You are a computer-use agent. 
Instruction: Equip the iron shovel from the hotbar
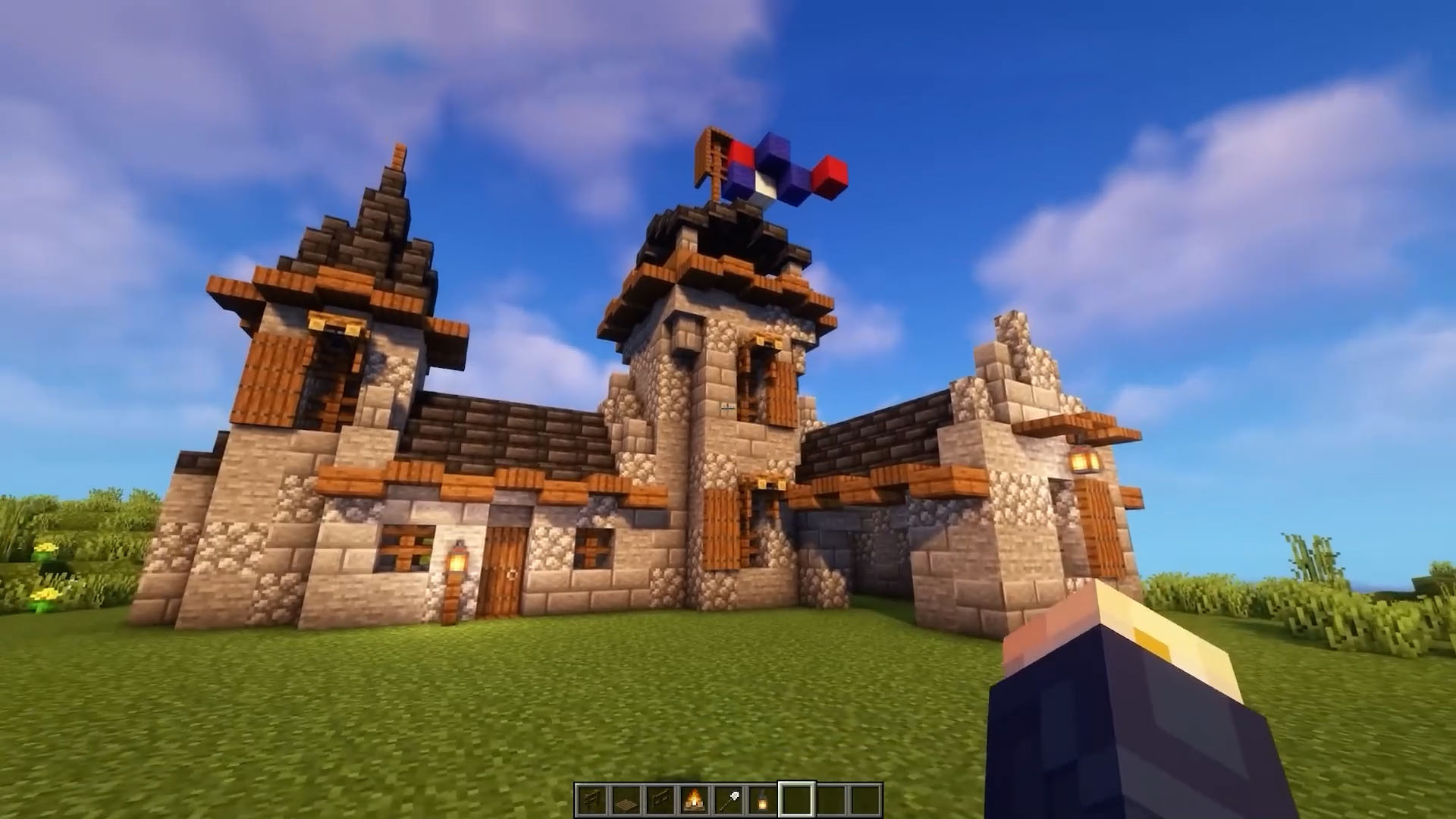pyautogui.click(x=729, y=796)
